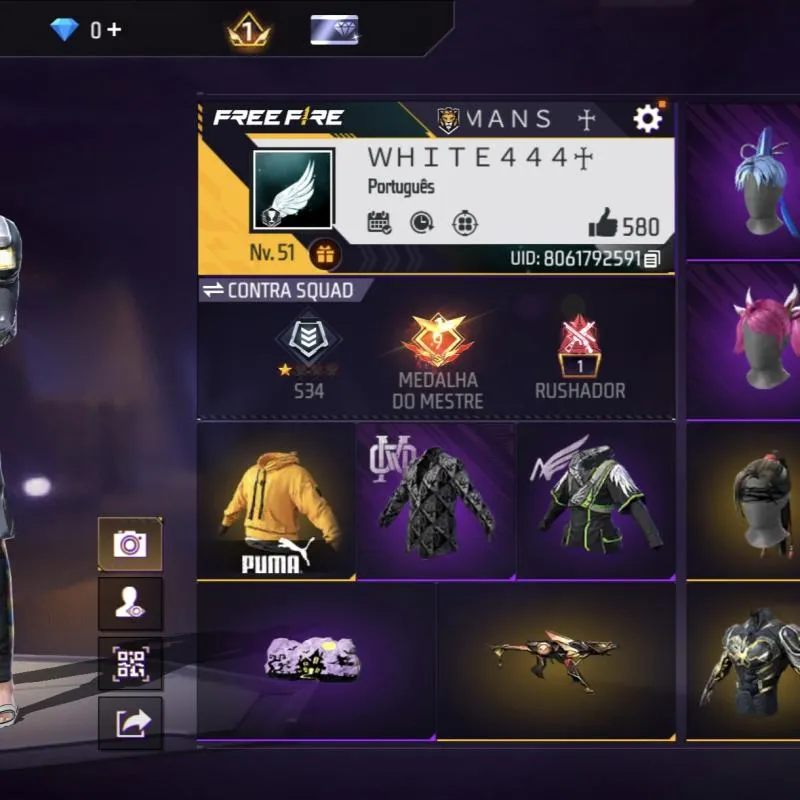Show the profile QR code

(x=130, y=664)
